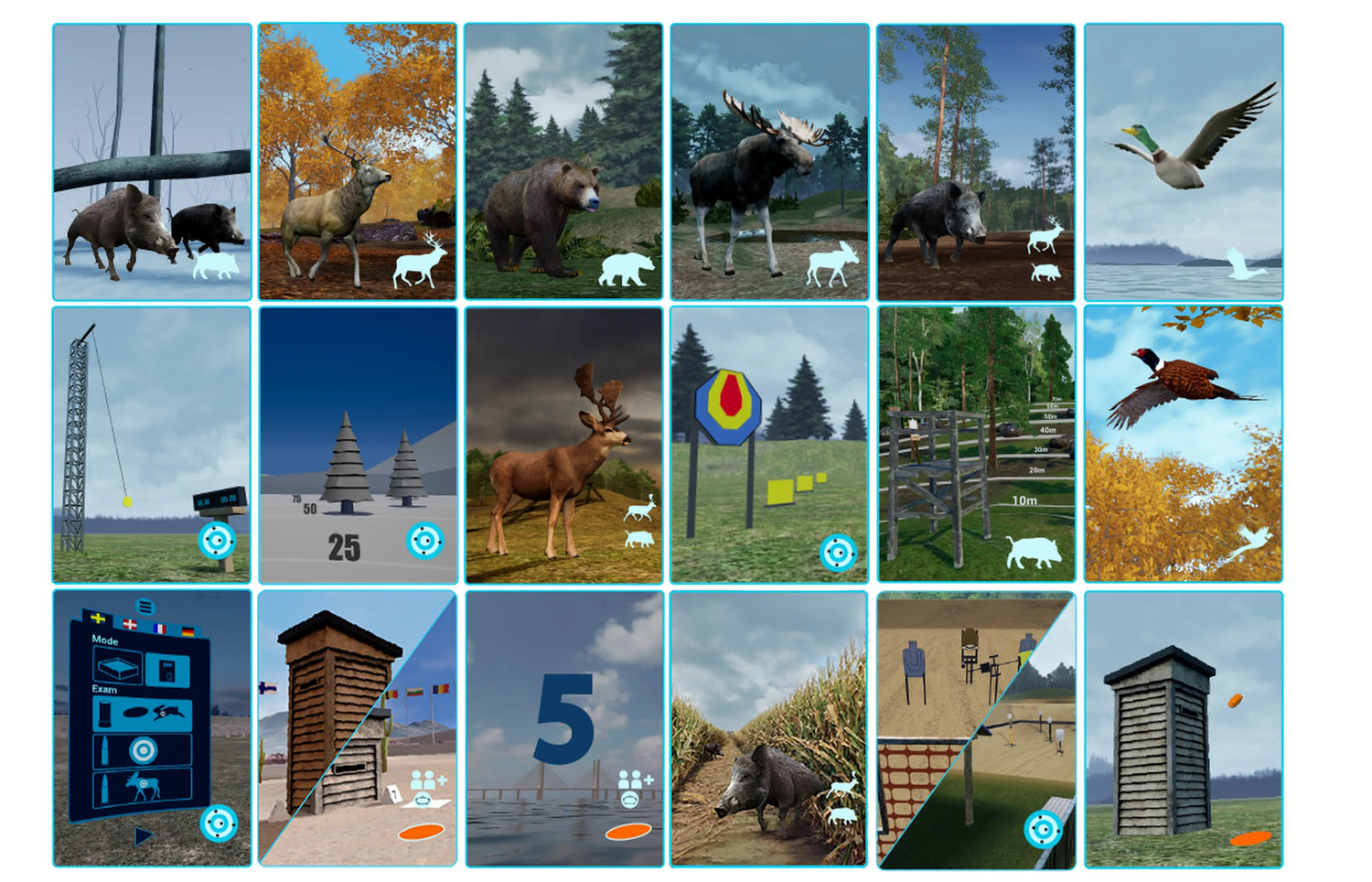Open the fallow deer stormy sky scenario
The height and width of the screenshot is (882, 1372).
(x=563, y=445)
